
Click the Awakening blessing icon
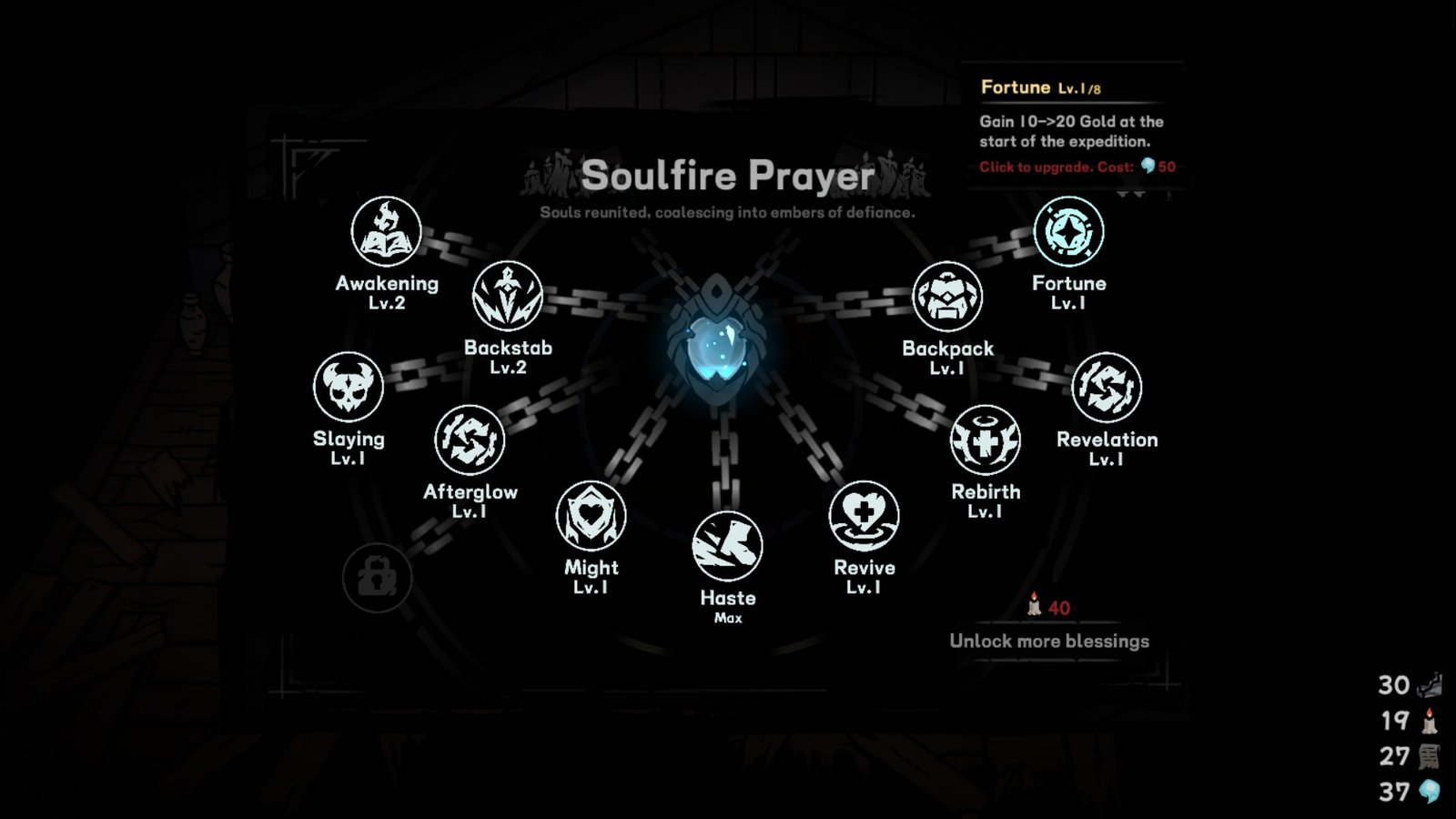tap(386, 231)
